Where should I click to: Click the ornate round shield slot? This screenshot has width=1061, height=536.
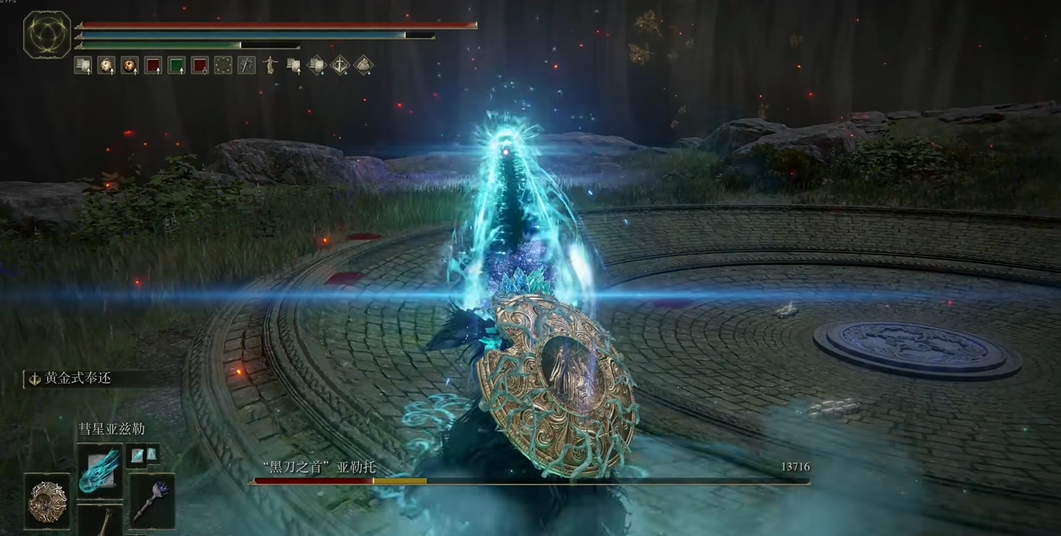(47, 499)
